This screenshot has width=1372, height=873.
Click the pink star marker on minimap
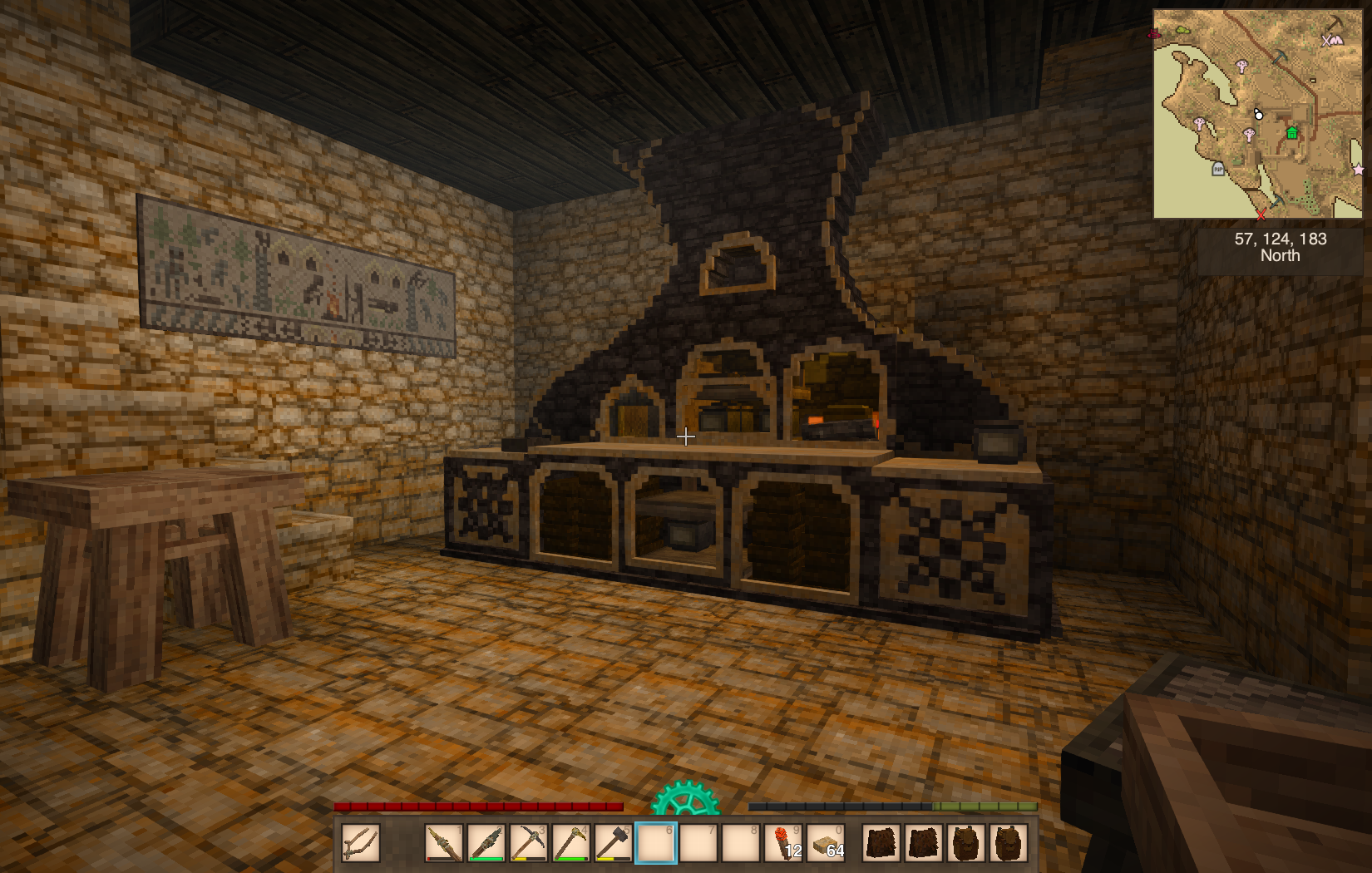[1358, 170]
